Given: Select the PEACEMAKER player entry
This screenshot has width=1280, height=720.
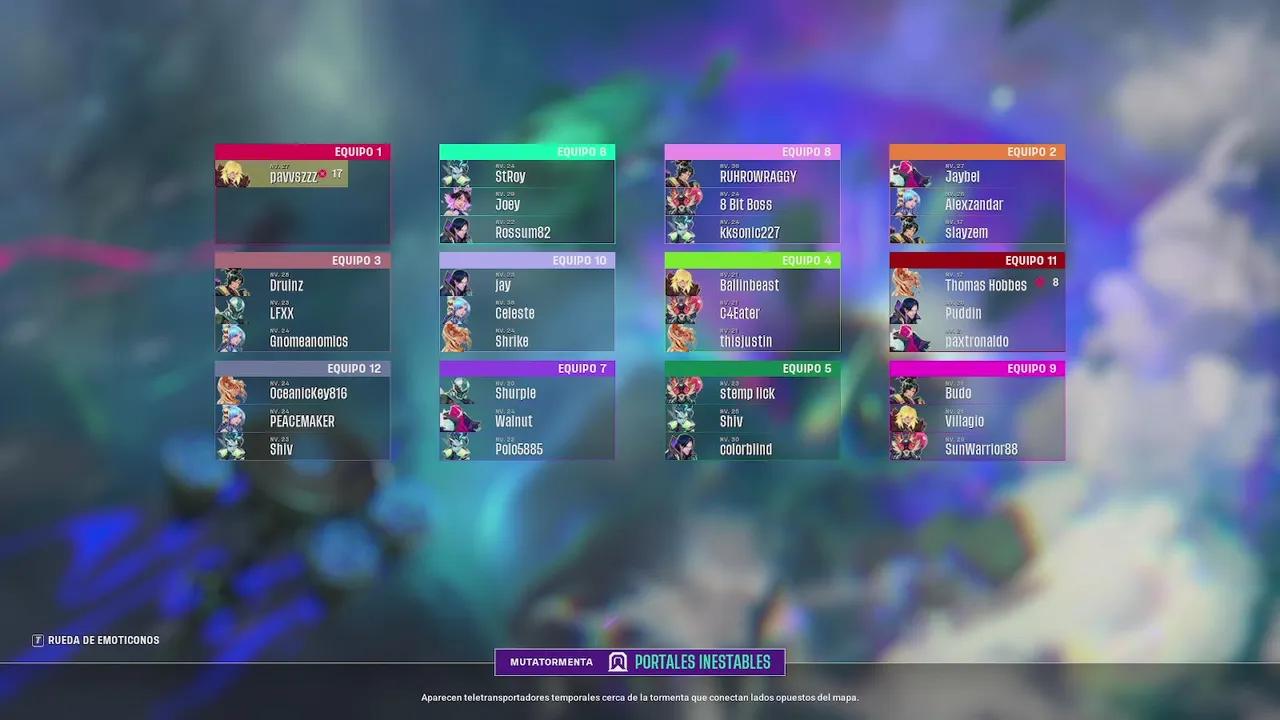Looking at the screenshot, I should pyautogui.click(x=302, y=421).
